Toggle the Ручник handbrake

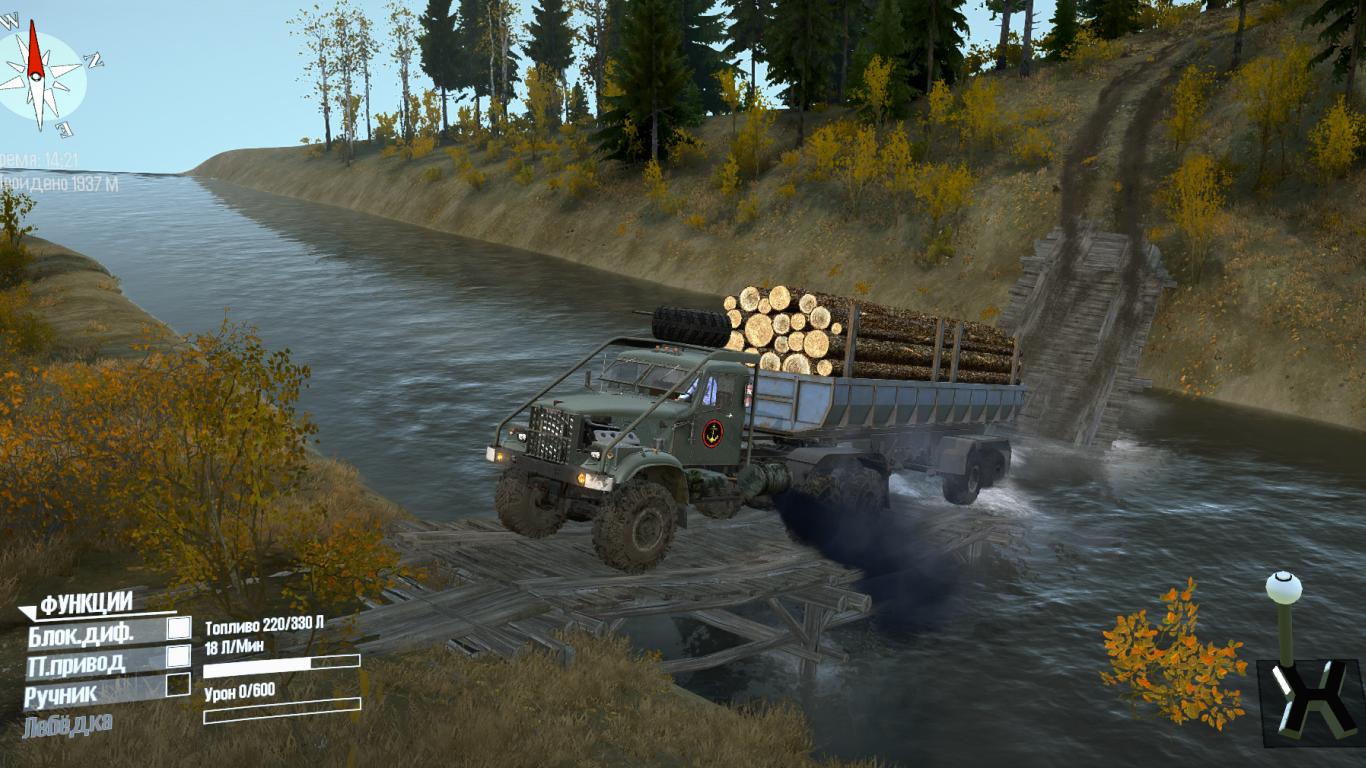pyautogui.click(x=178, y=685)
